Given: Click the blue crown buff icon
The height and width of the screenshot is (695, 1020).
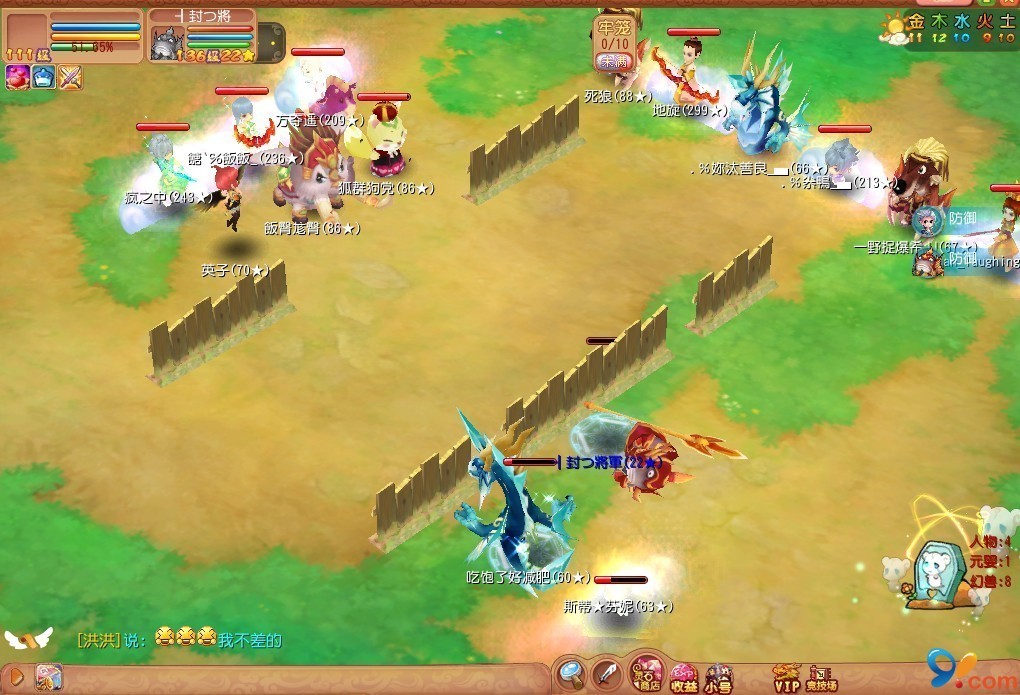Looking at the screenshot, I should coord(43,77).
